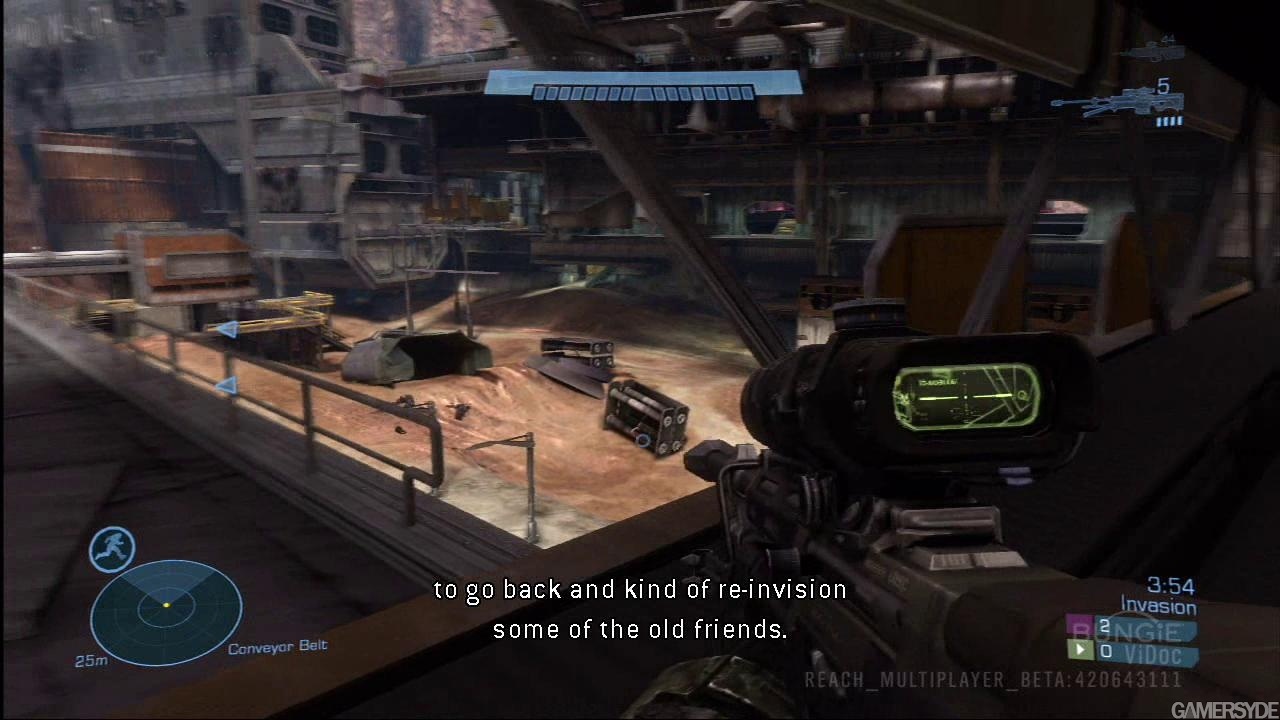Click the Gamersyde watermark logo
The height and width of the screenshot is (720, 1280).
coord(1224,709)
